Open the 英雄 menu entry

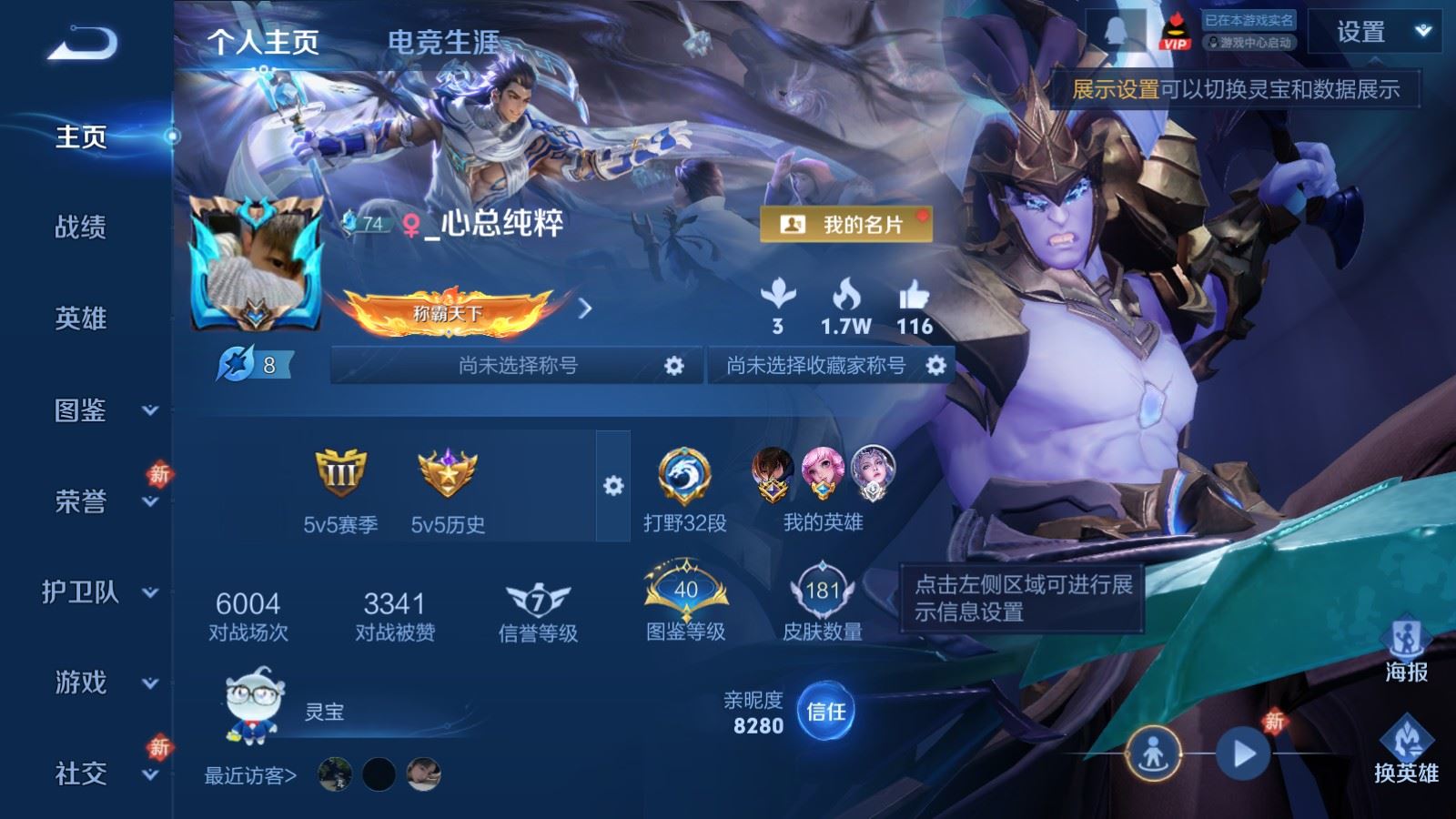coord(81,318)
